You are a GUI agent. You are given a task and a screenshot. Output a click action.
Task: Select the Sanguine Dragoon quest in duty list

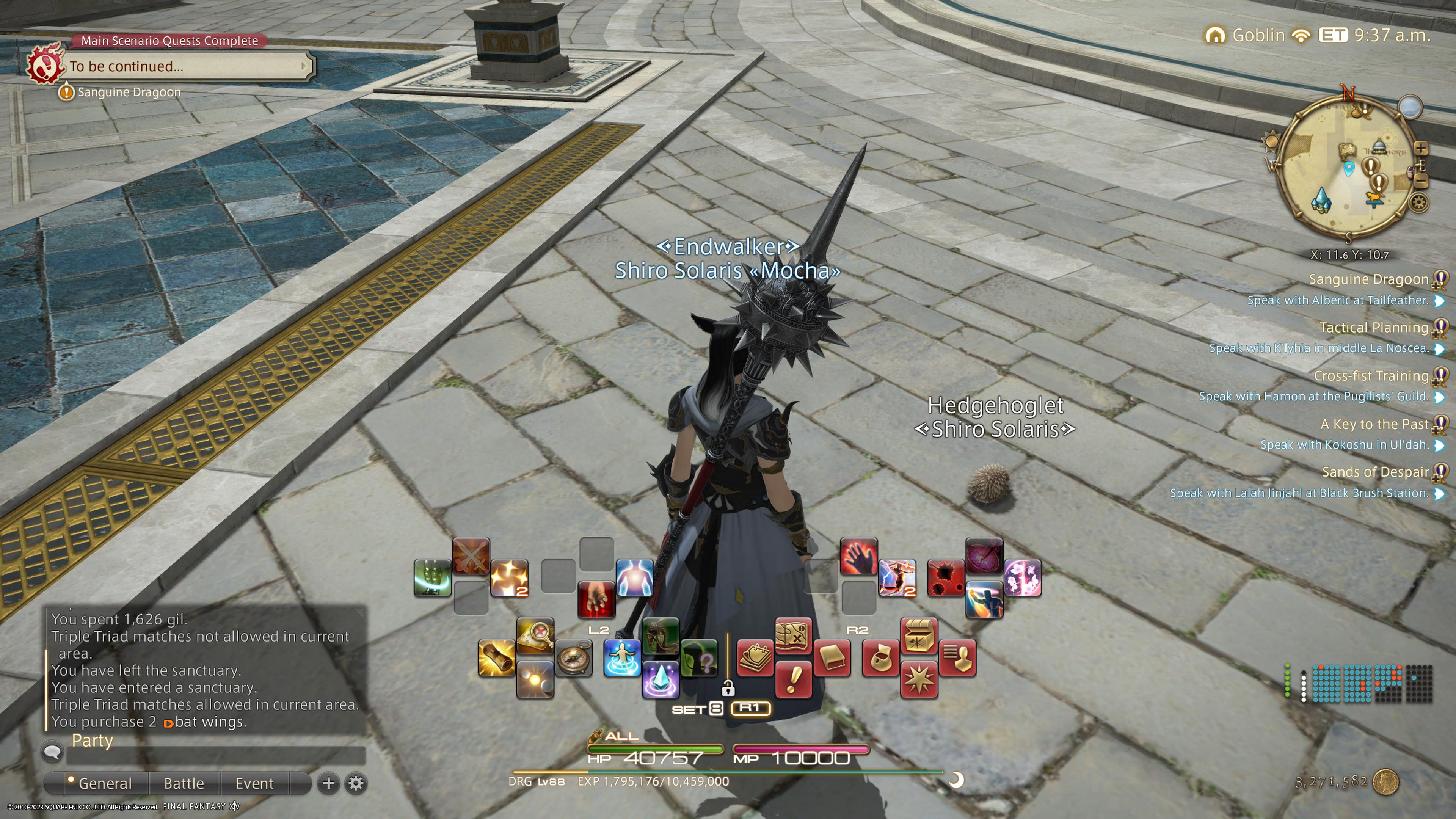(1368, 279)
